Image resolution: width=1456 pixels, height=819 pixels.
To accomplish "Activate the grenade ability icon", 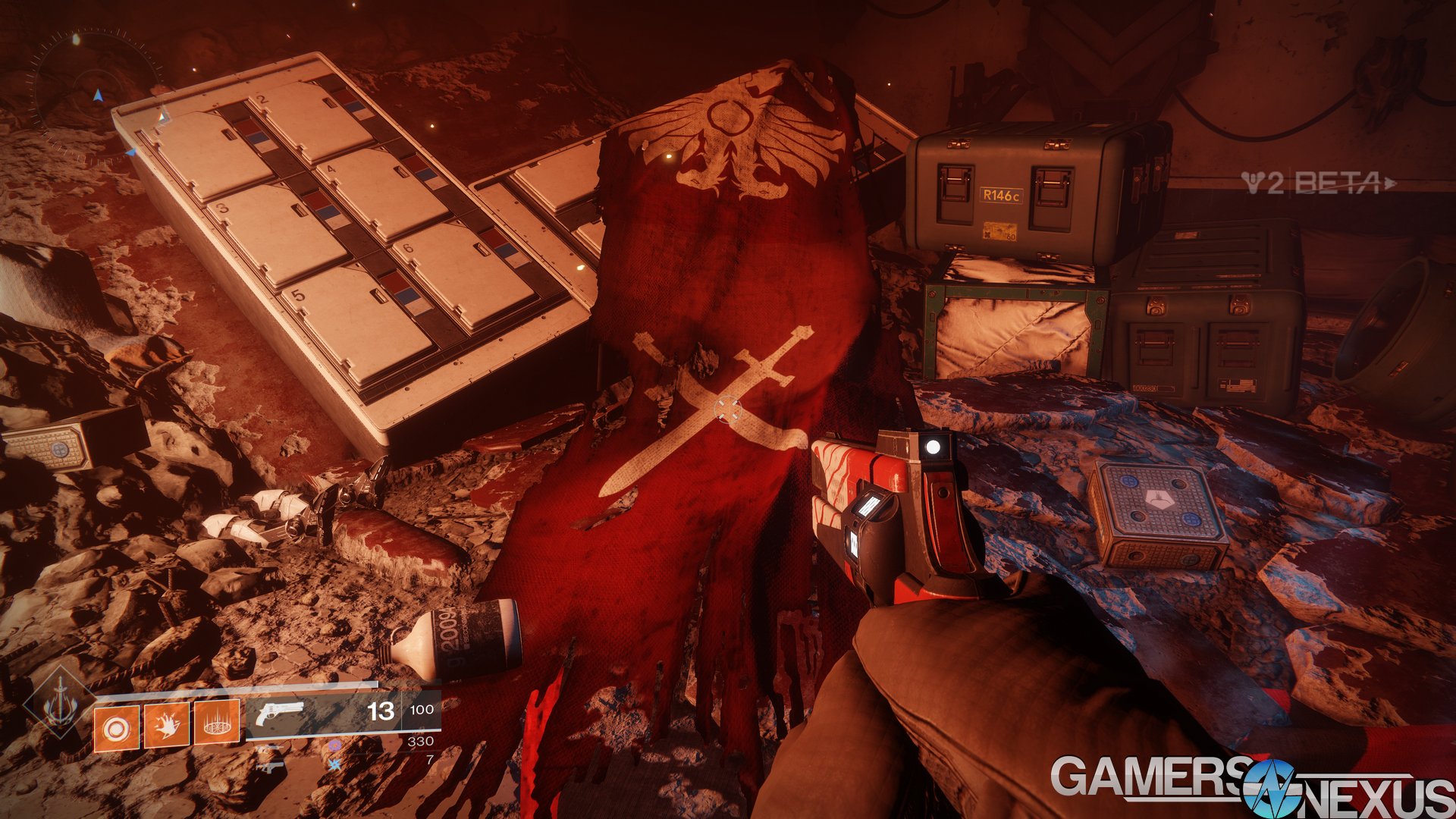I will [116, 729].
